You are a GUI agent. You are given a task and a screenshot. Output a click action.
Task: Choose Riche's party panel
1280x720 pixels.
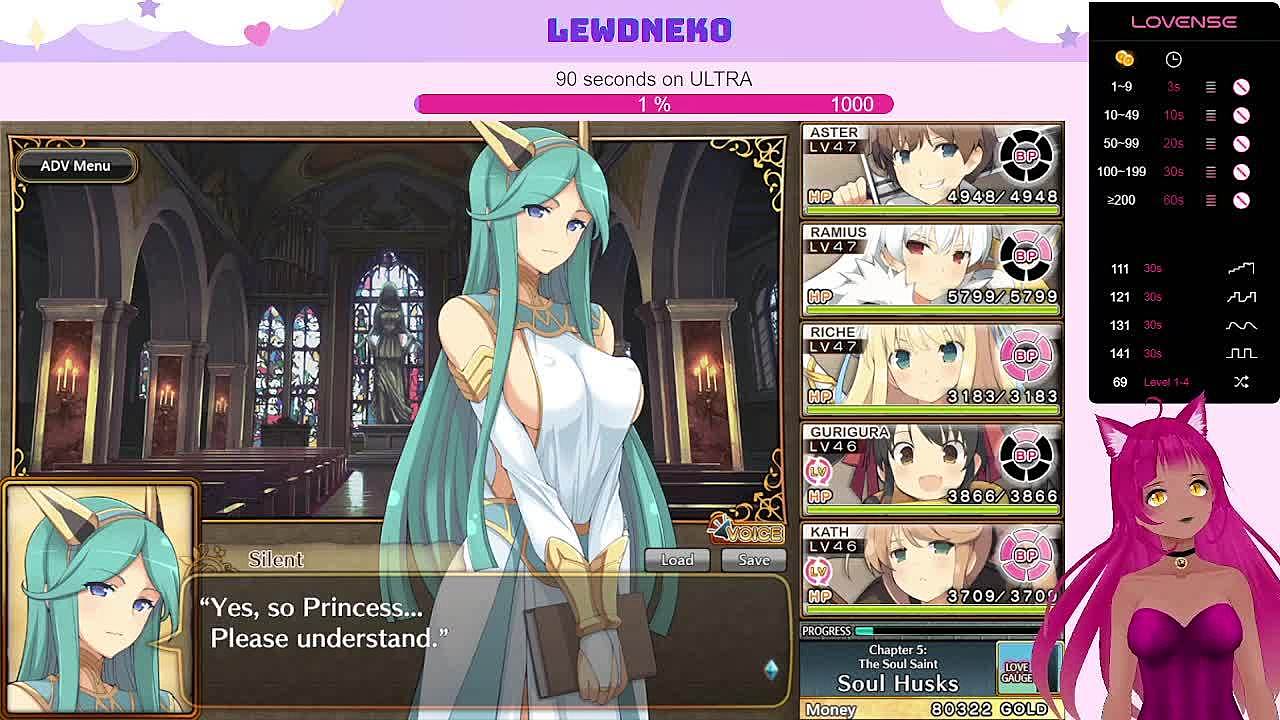click(931, 369)
